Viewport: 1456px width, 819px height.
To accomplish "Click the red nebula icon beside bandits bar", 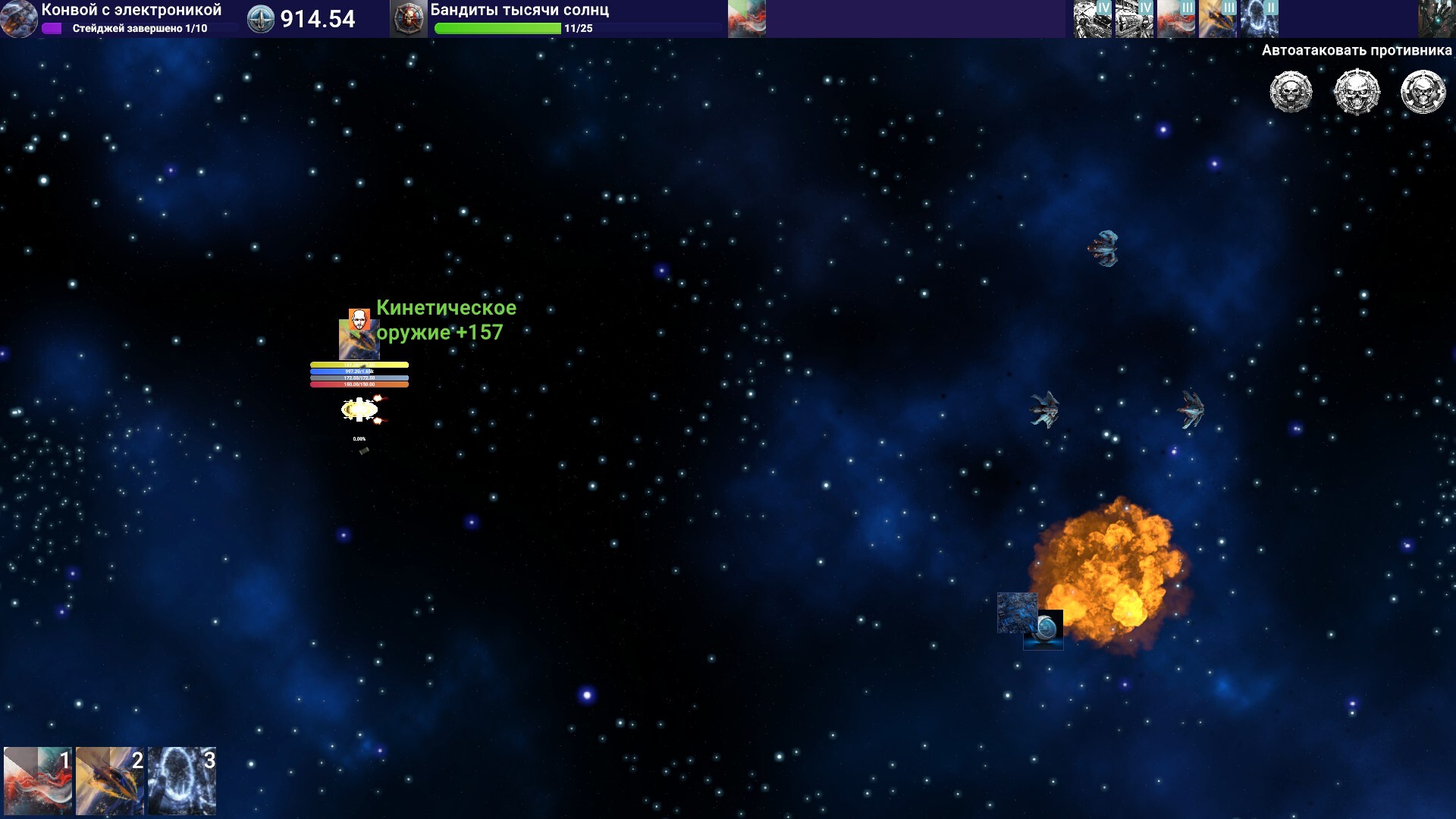I will tap(747, 19).
